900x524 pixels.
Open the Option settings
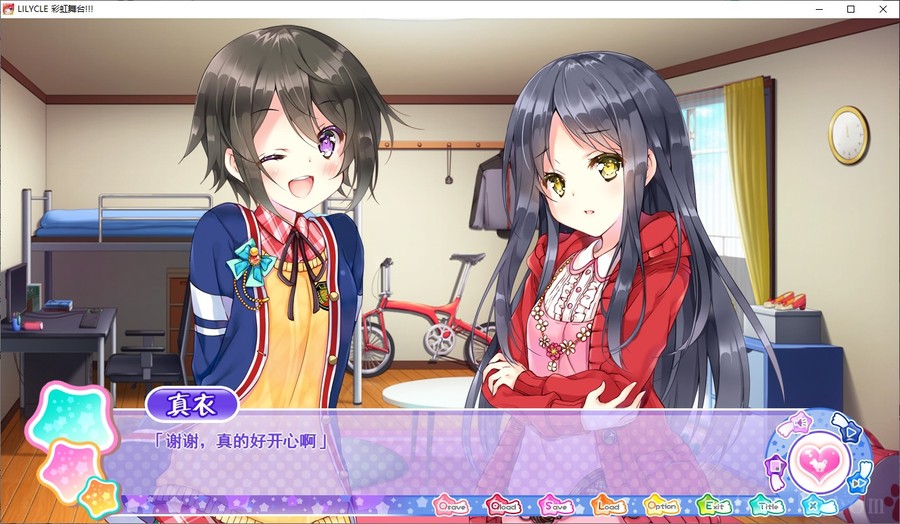(661, 506)
